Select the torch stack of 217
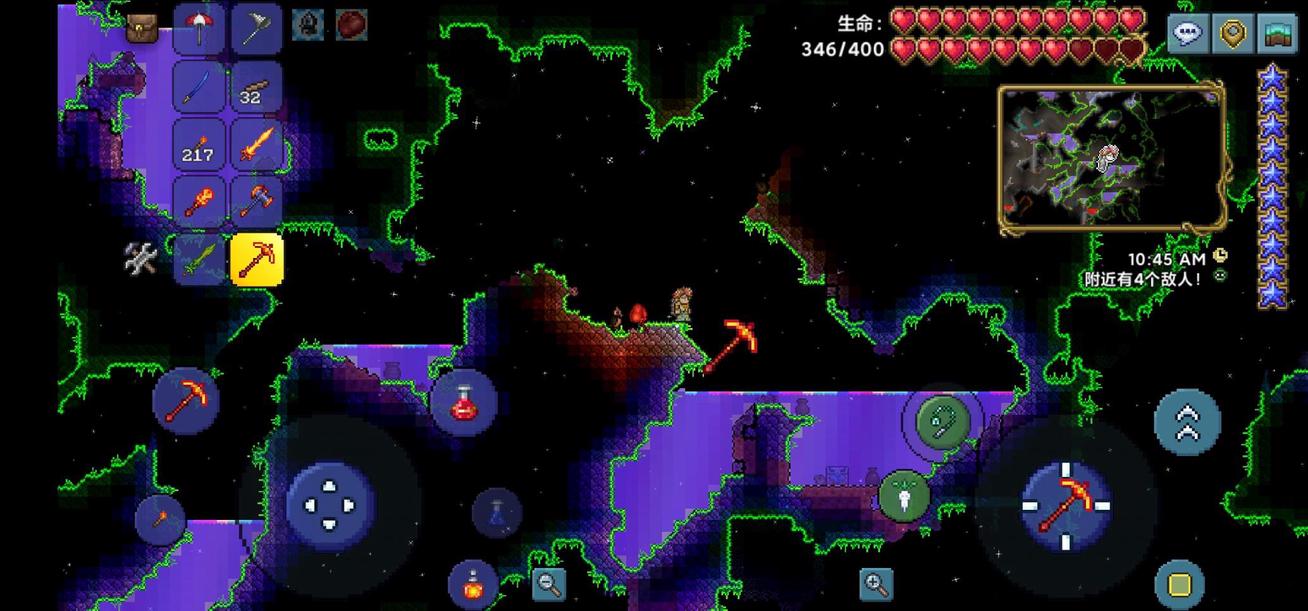Image resolution: width=1308 pixels, height=611 pixels. coord(199,145)
